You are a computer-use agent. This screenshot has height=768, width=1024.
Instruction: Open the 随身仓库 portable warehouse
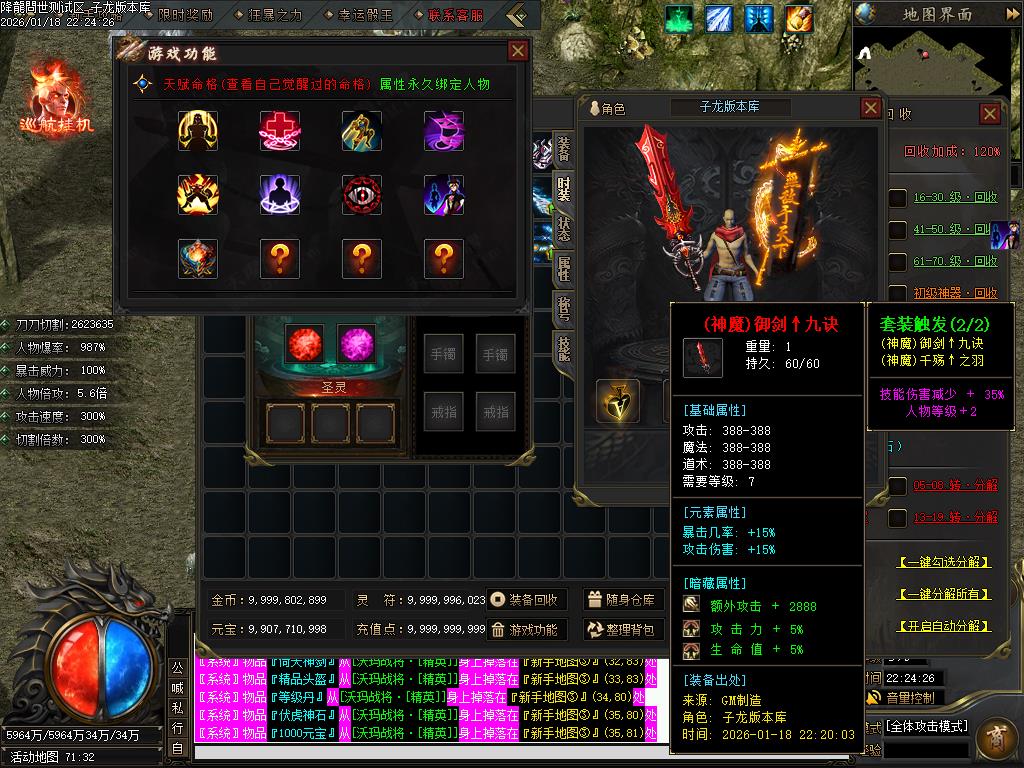pos(622,600)
